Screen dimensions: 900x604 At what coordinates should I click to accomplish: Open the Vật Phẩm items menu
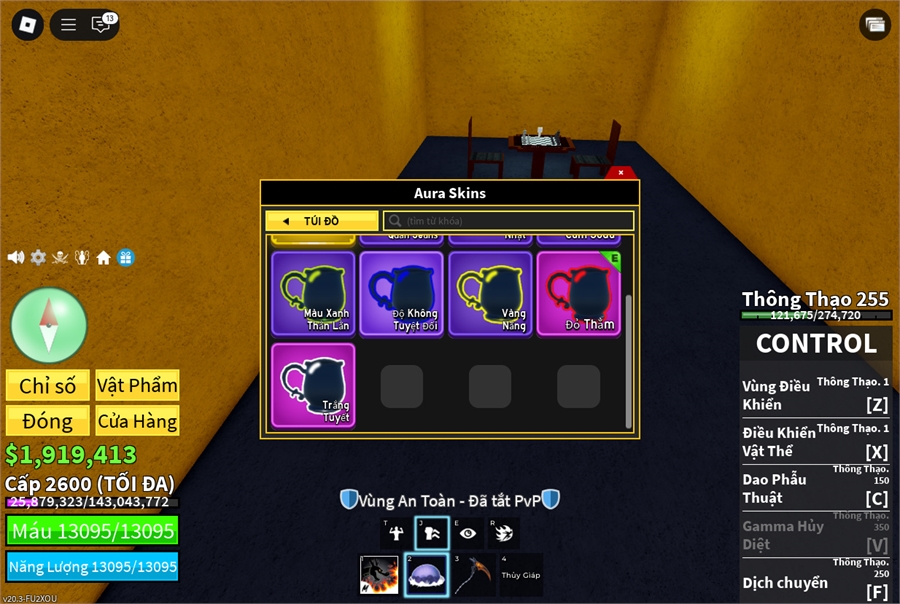point(137,385)
